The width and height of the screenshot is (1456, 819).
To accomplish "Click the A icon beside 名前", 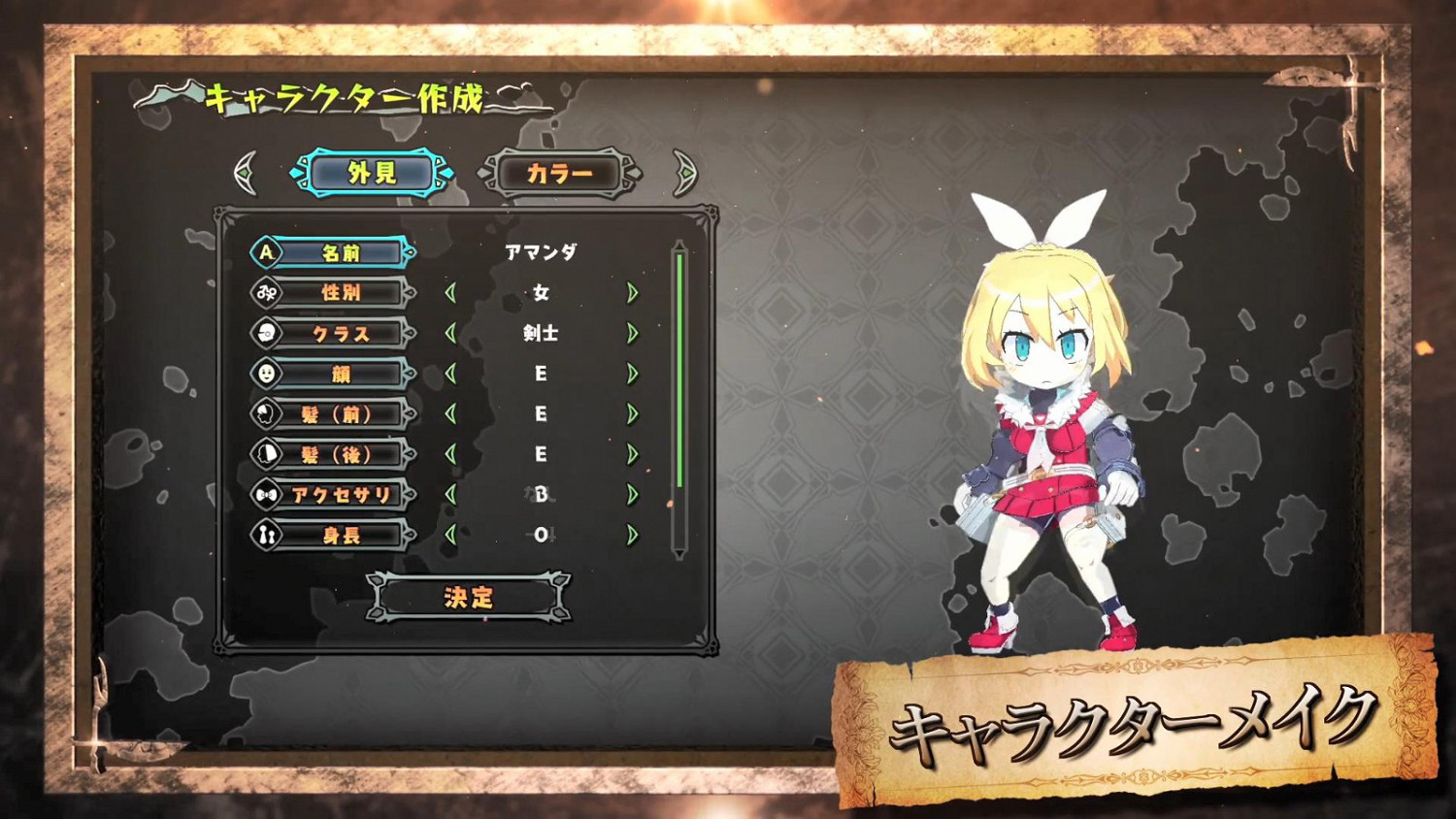I will tap(264, 251).
